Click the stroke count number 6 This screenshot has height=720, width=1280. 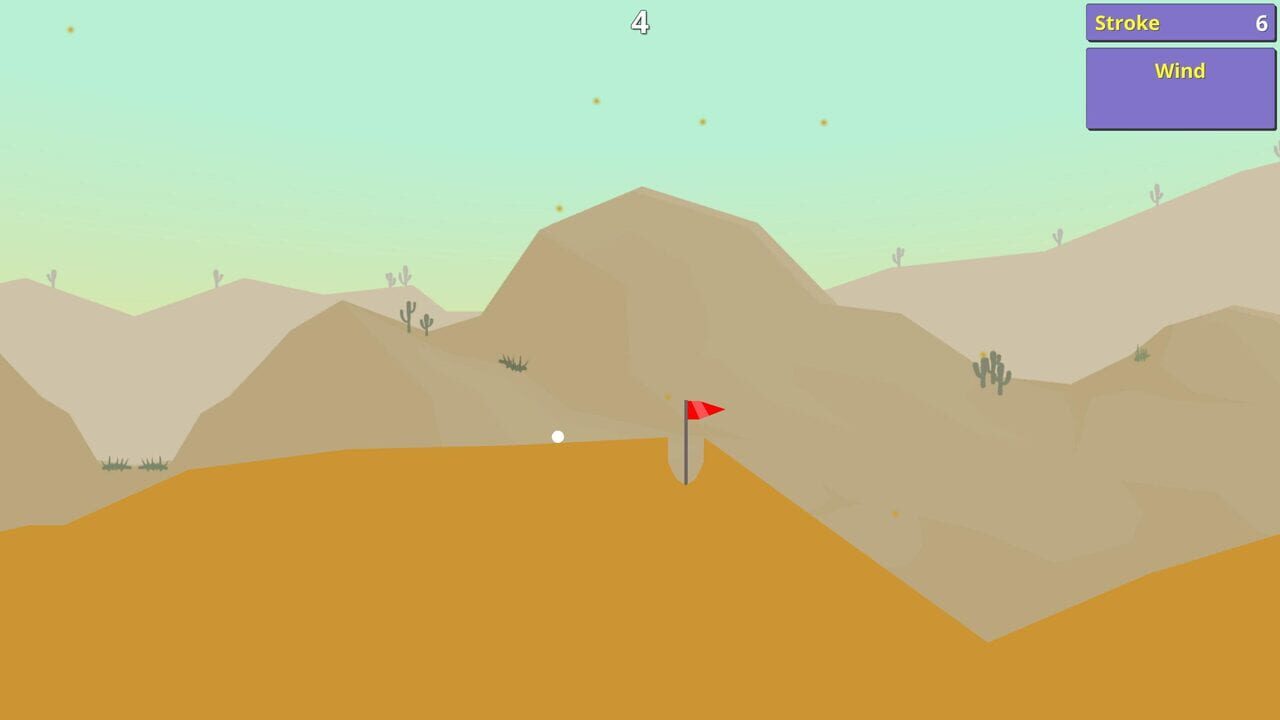(x=1262, y=23)
